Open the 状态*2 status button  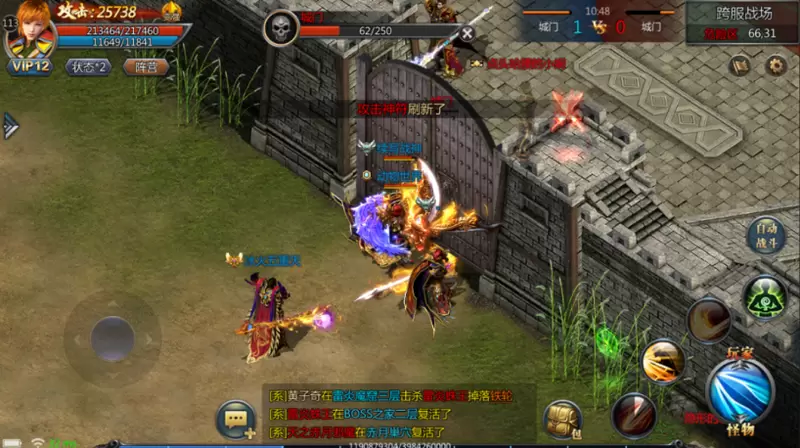89,67
